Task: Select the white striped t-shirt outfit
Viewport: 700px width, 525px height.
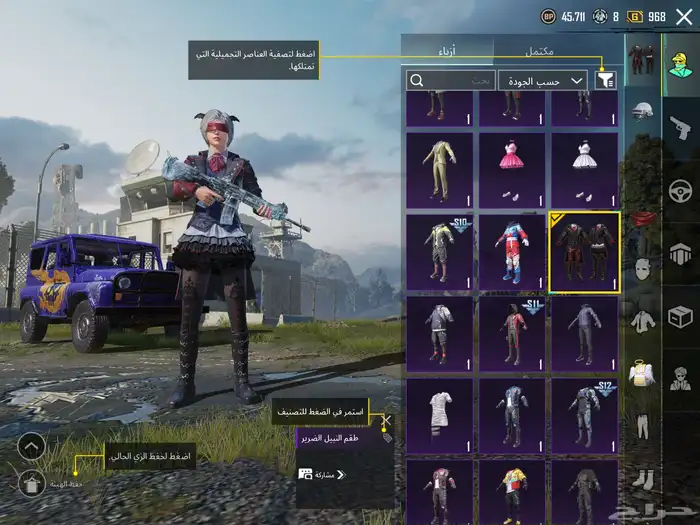Action: [x=439, y=415]
